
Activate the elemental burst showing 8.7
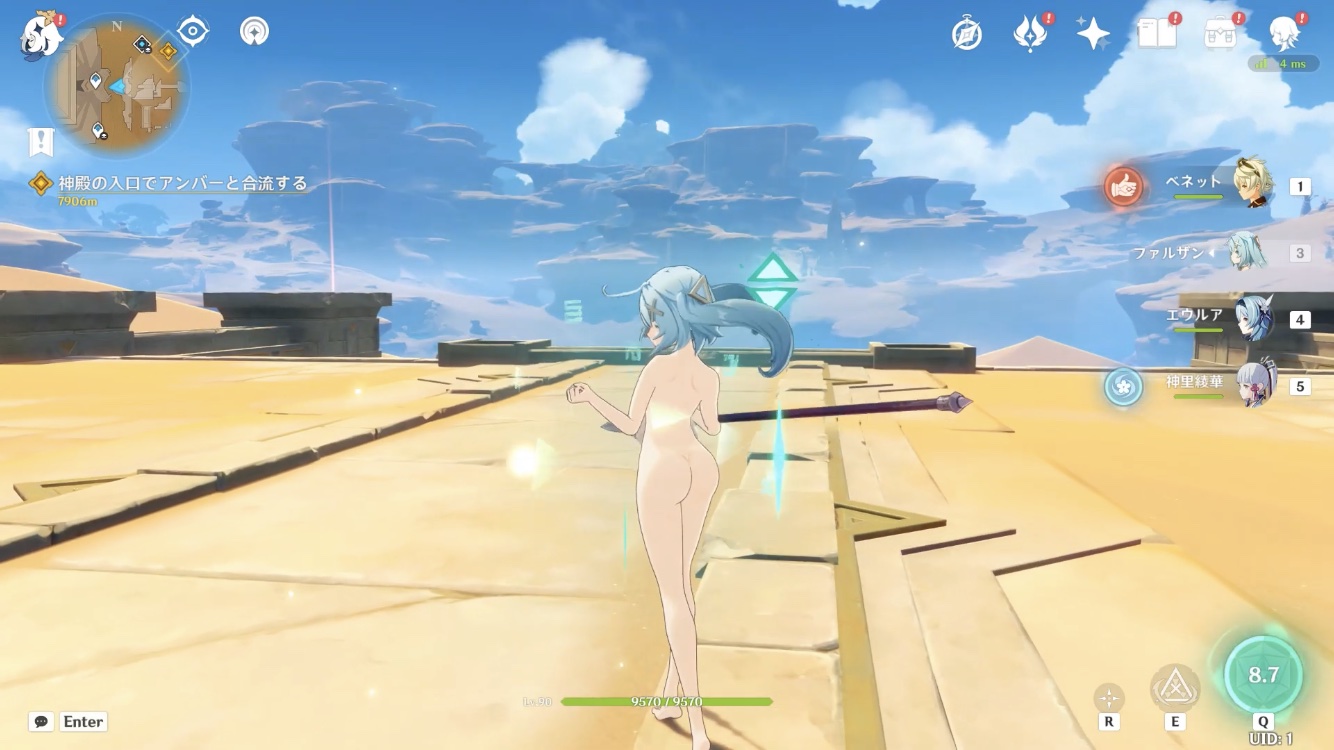point(1263,675)
